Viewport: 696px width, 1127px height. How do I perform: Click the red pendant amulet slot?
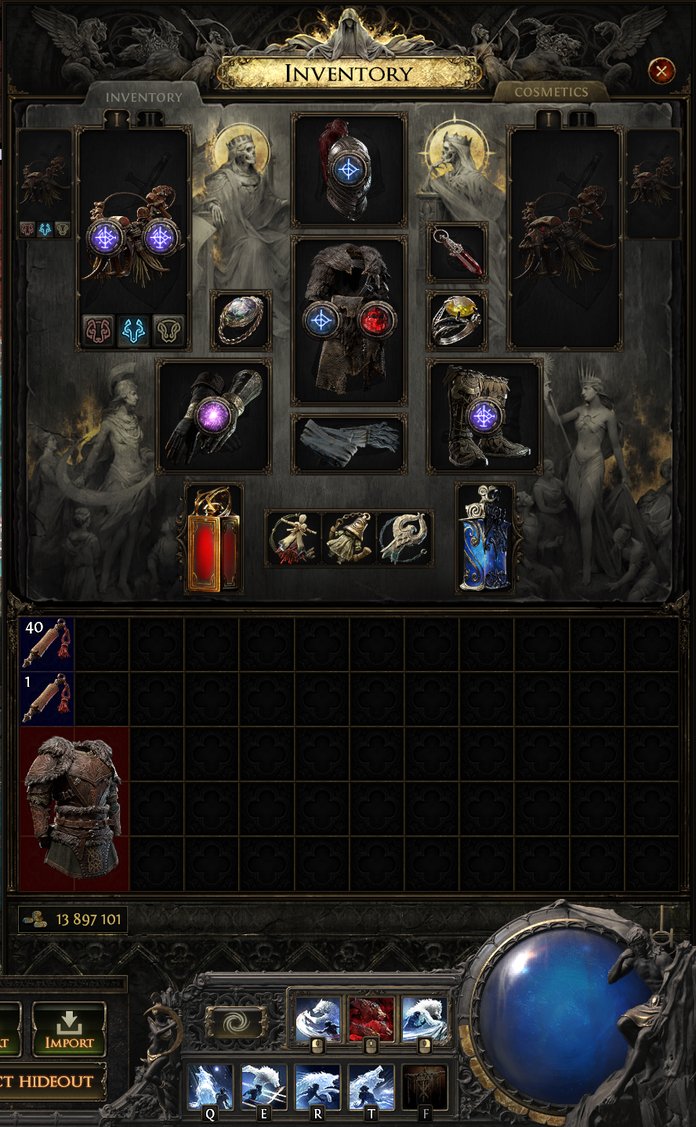[x=458, y=252]
